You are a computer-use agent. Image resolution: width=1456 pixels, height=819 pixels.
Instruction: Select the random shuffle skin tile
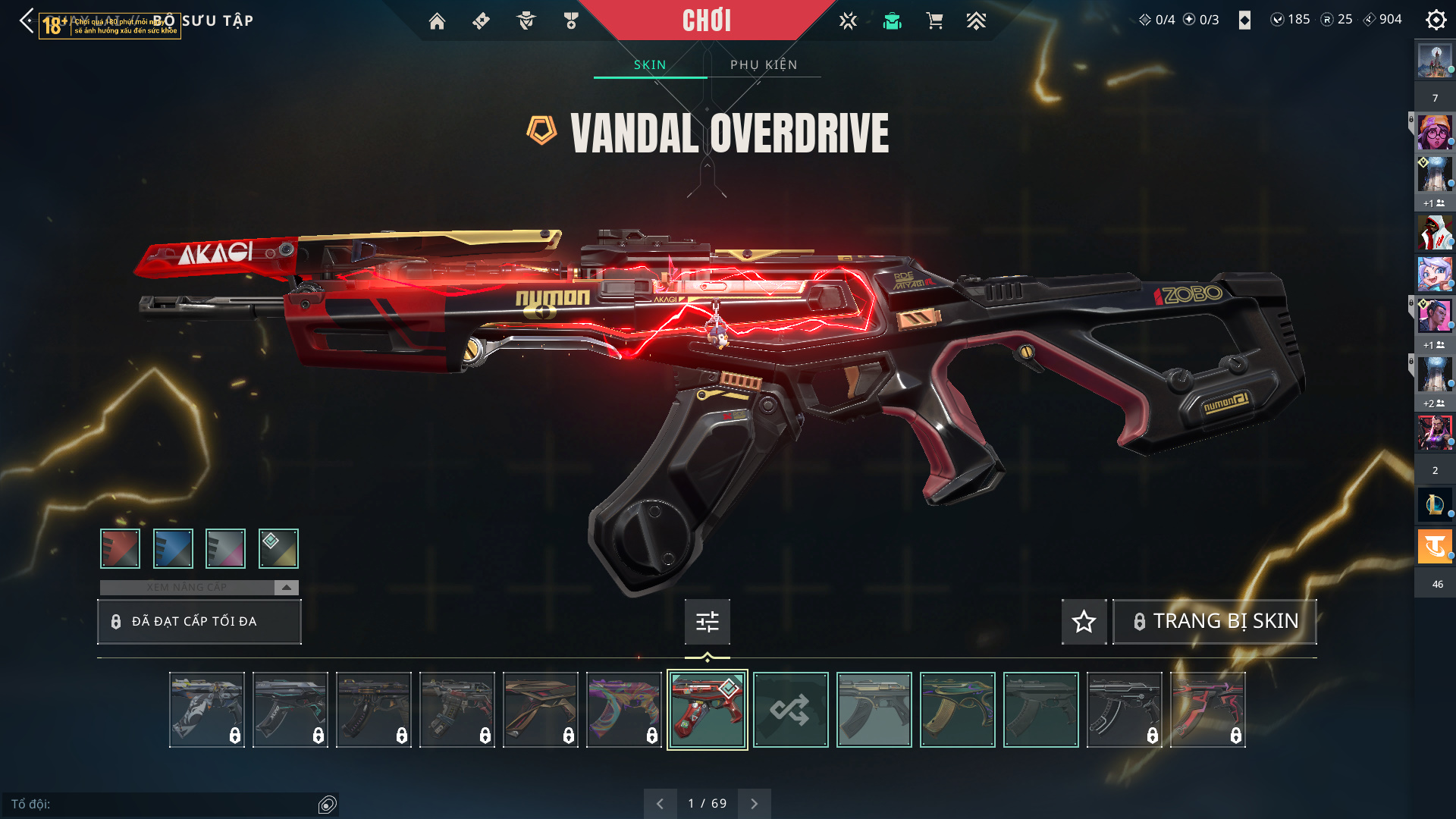[x=790, y=710]
